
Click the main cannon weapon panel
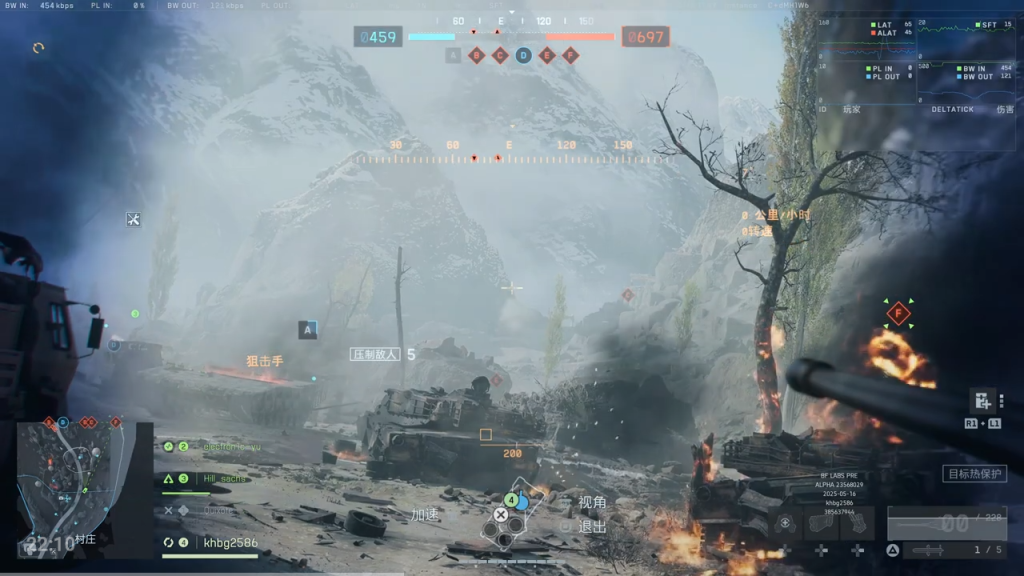point(946,524)
